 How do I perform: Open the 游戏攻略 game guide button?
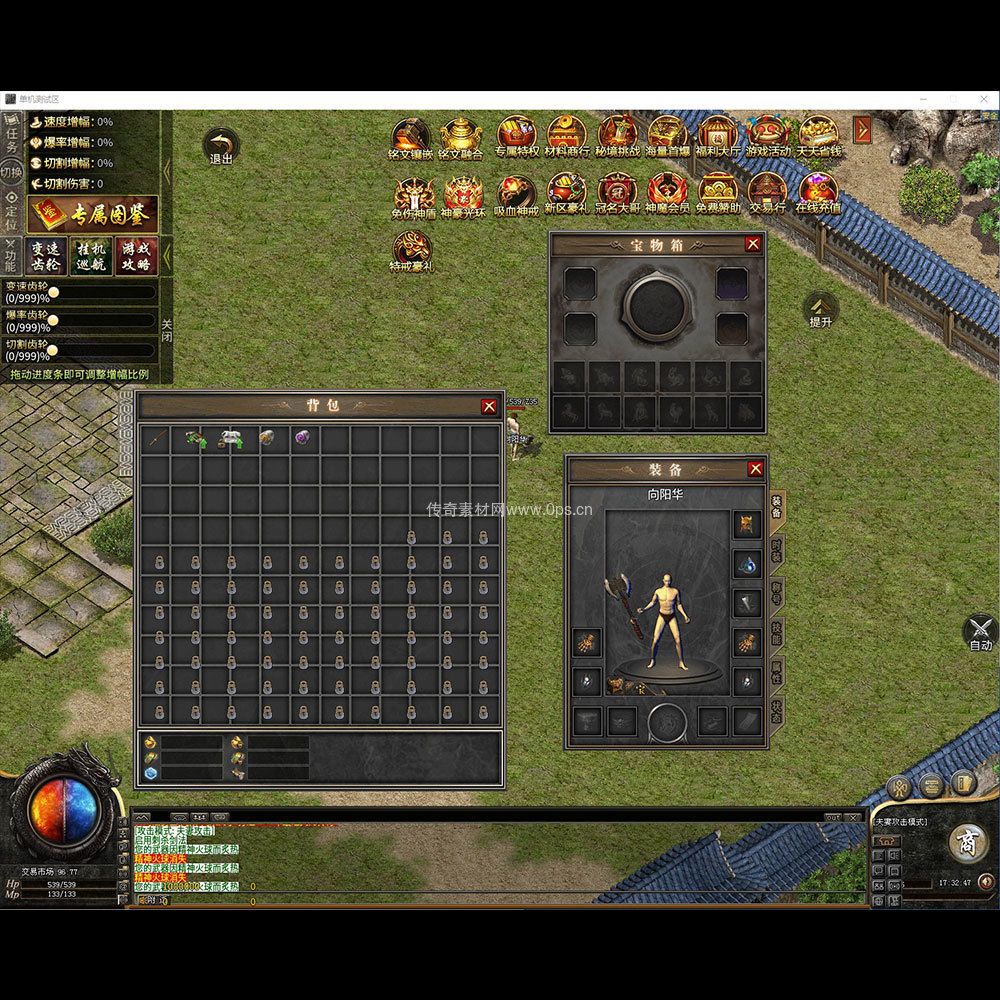137,256
